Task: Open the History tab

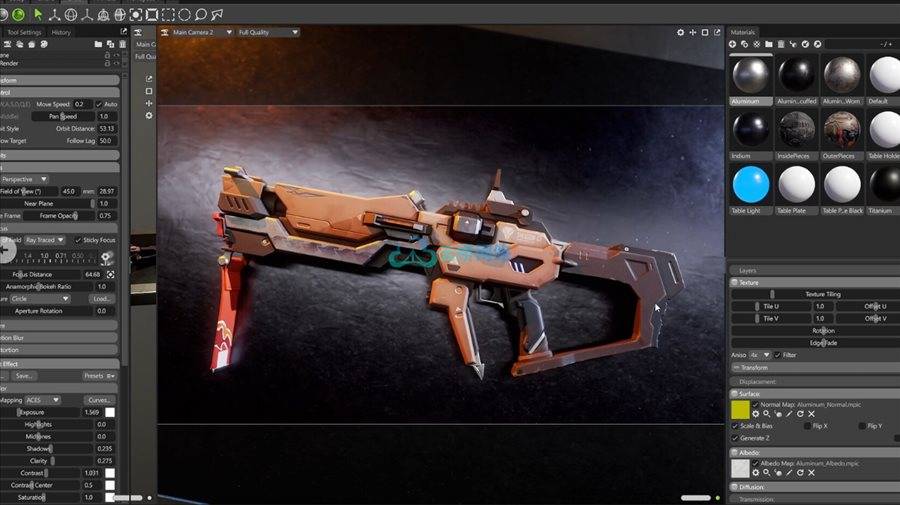Action: [x=61, y=32]
